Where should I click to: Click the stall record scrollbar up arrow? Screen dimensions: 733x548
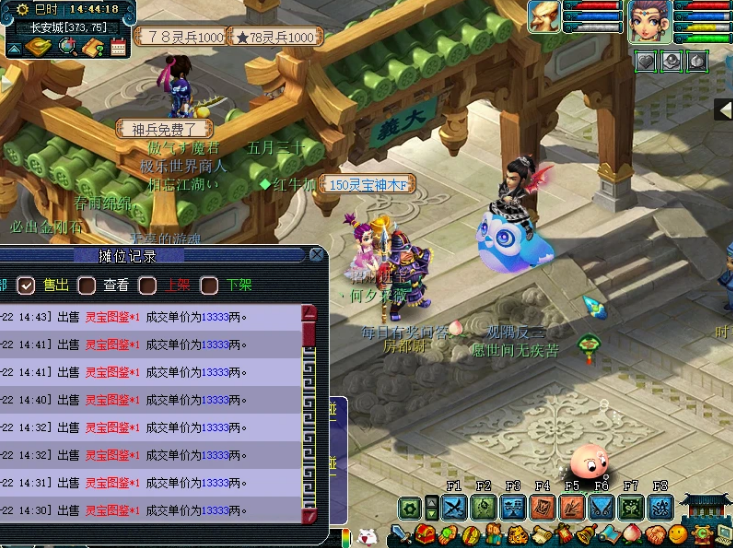tap(309, 311)
